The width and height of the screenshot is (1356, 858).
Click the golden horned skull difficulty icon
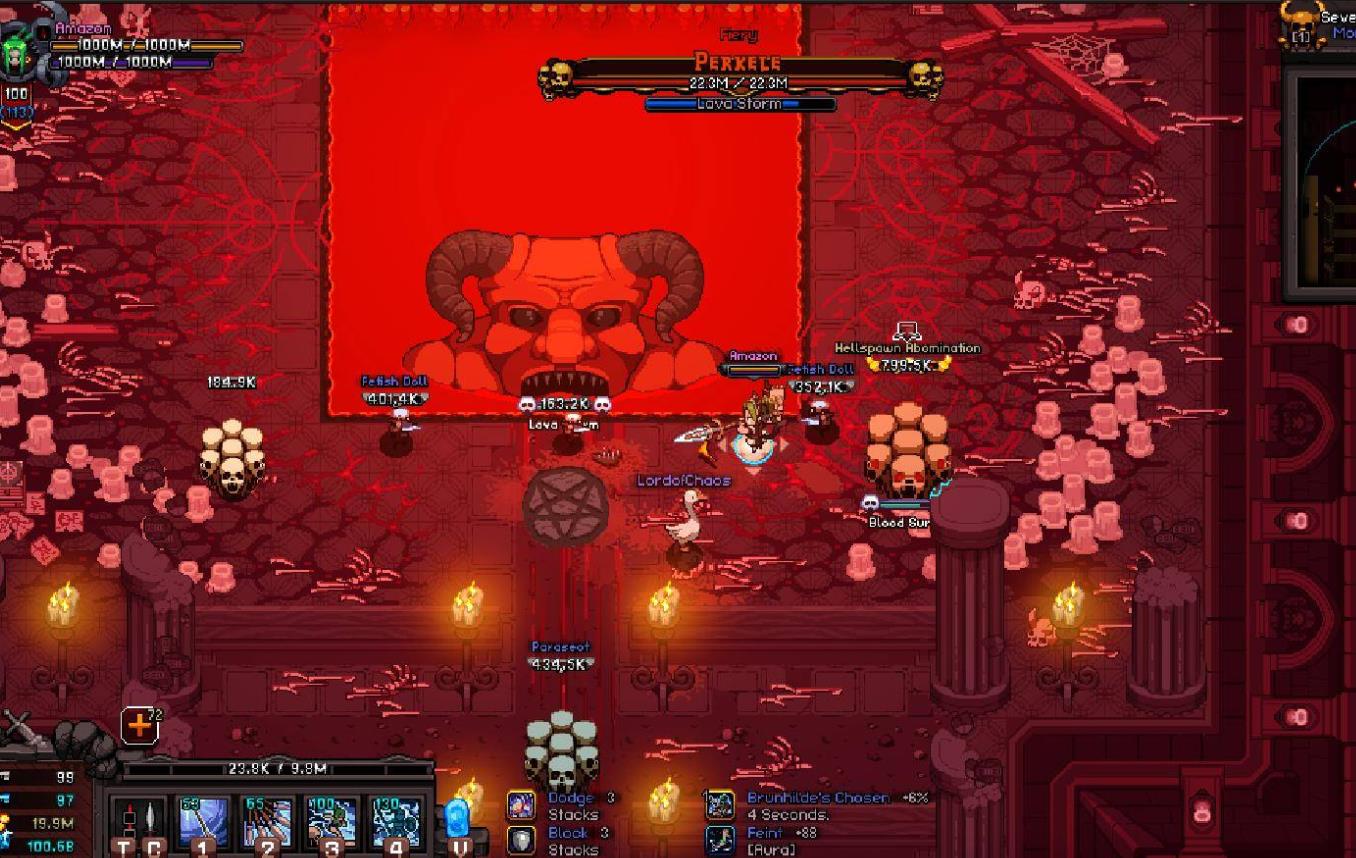point(1300,22)
